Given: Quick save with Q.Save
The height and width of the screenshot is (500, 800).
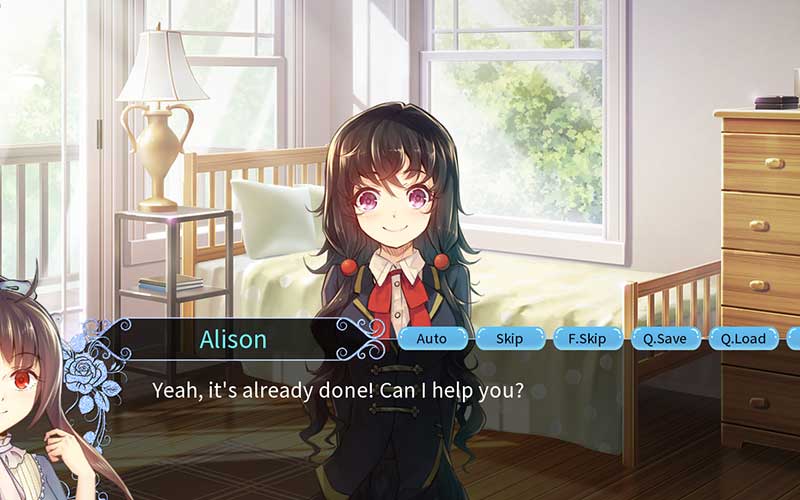Looking at the screenshot, I should [665, 339].
